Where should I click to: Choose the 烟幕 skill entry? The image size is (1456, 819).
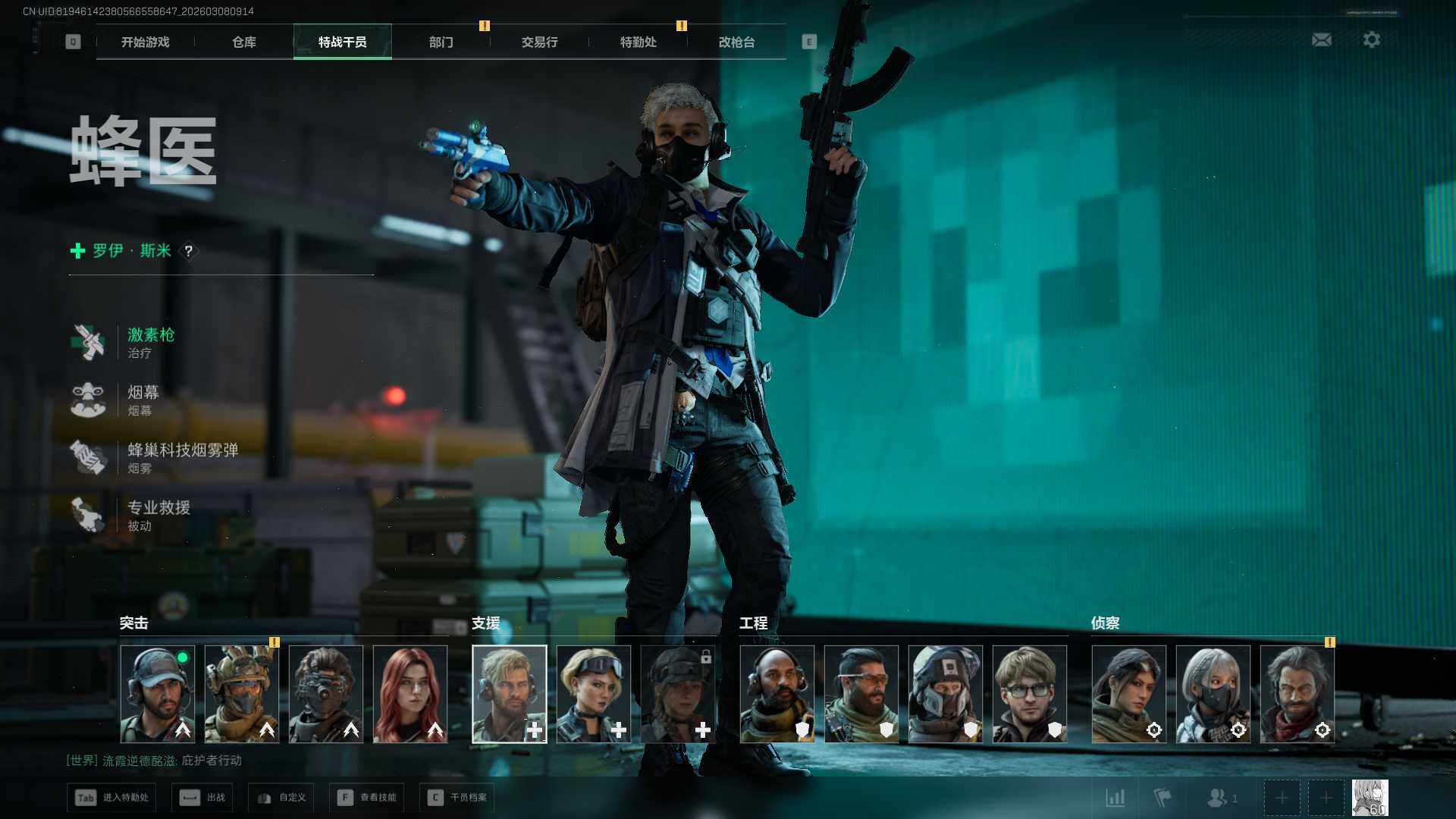coord(143,400)
